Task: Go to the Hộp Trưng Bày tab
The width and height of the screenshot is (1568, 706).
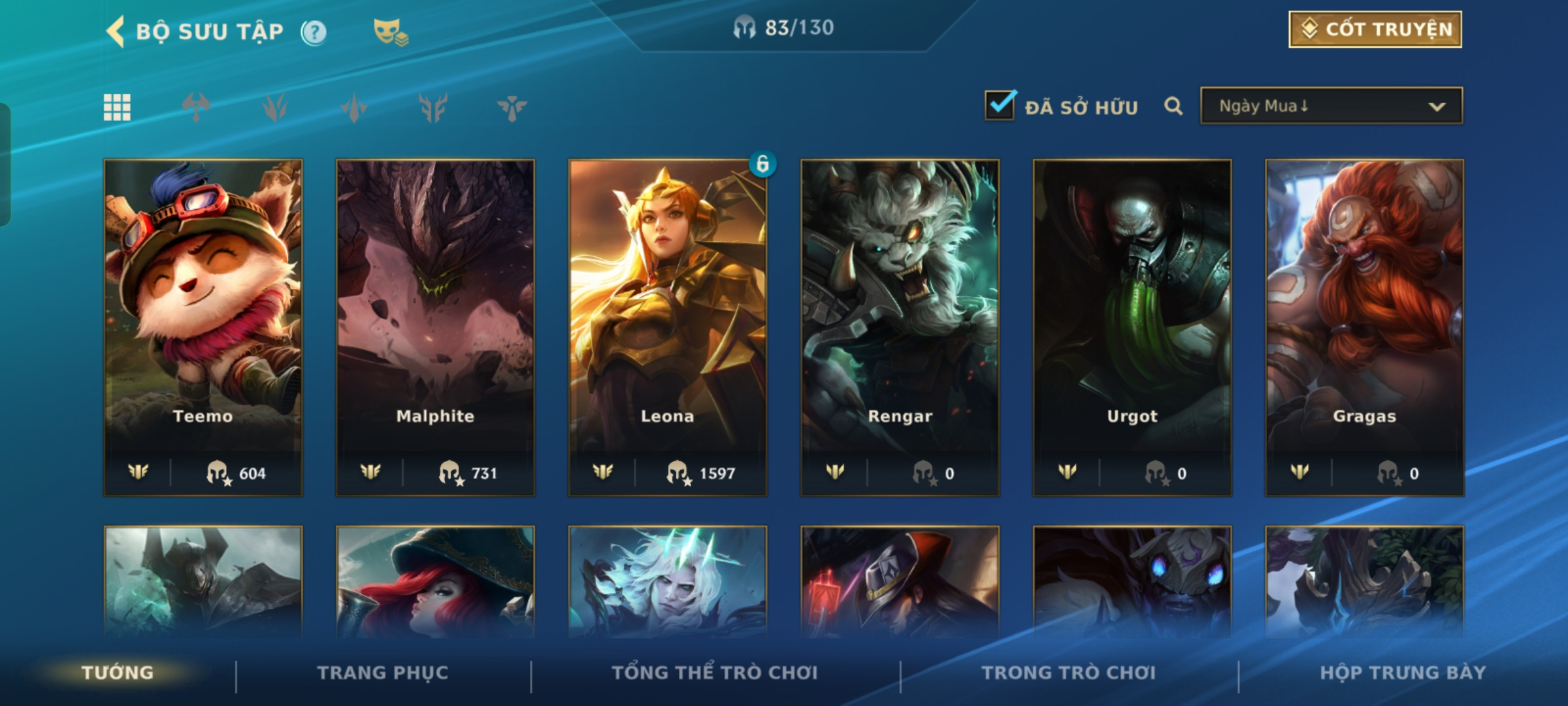Action: pos(1403,673)
